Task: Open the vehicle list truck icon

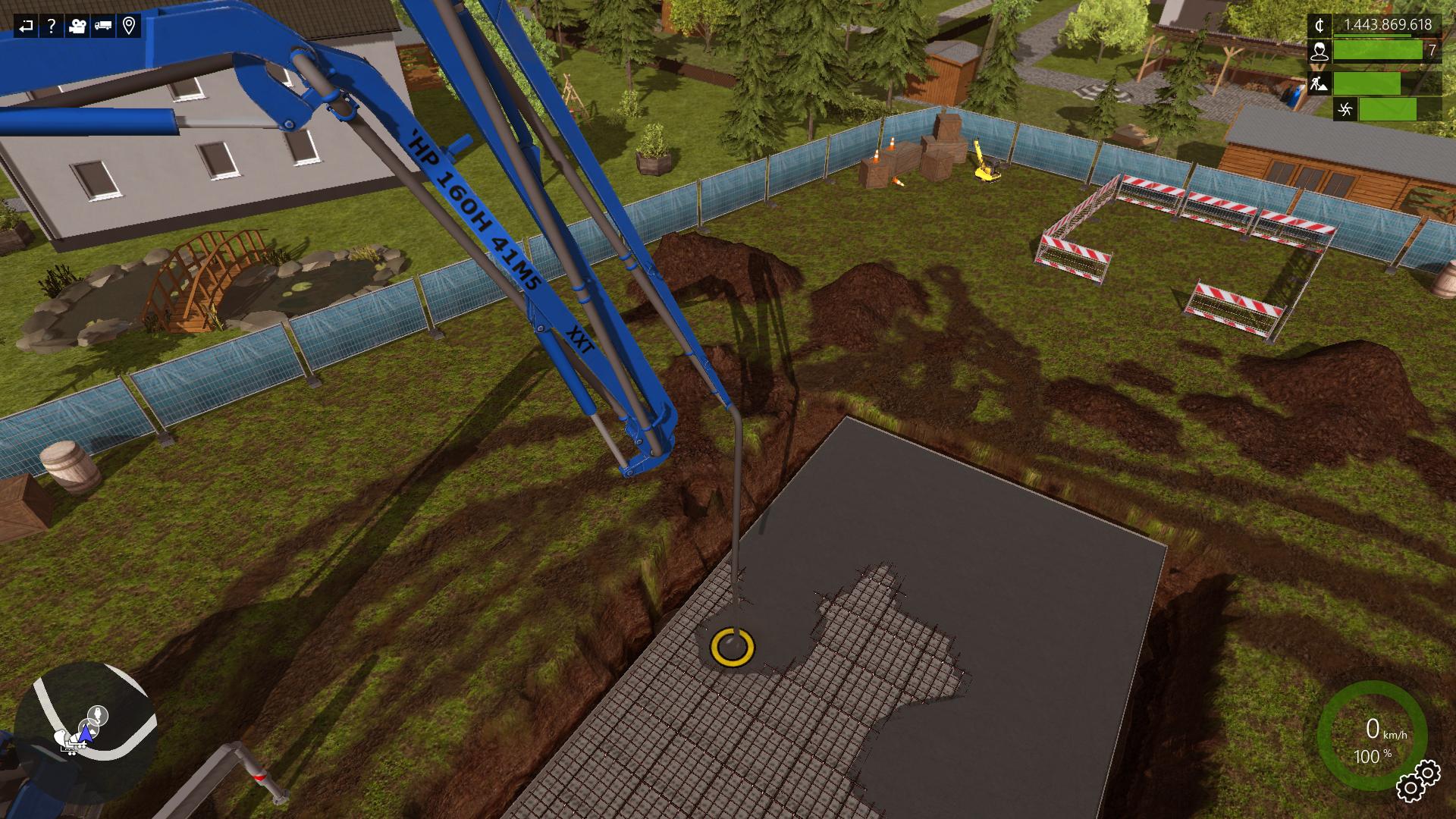Action: click(103, 27)
